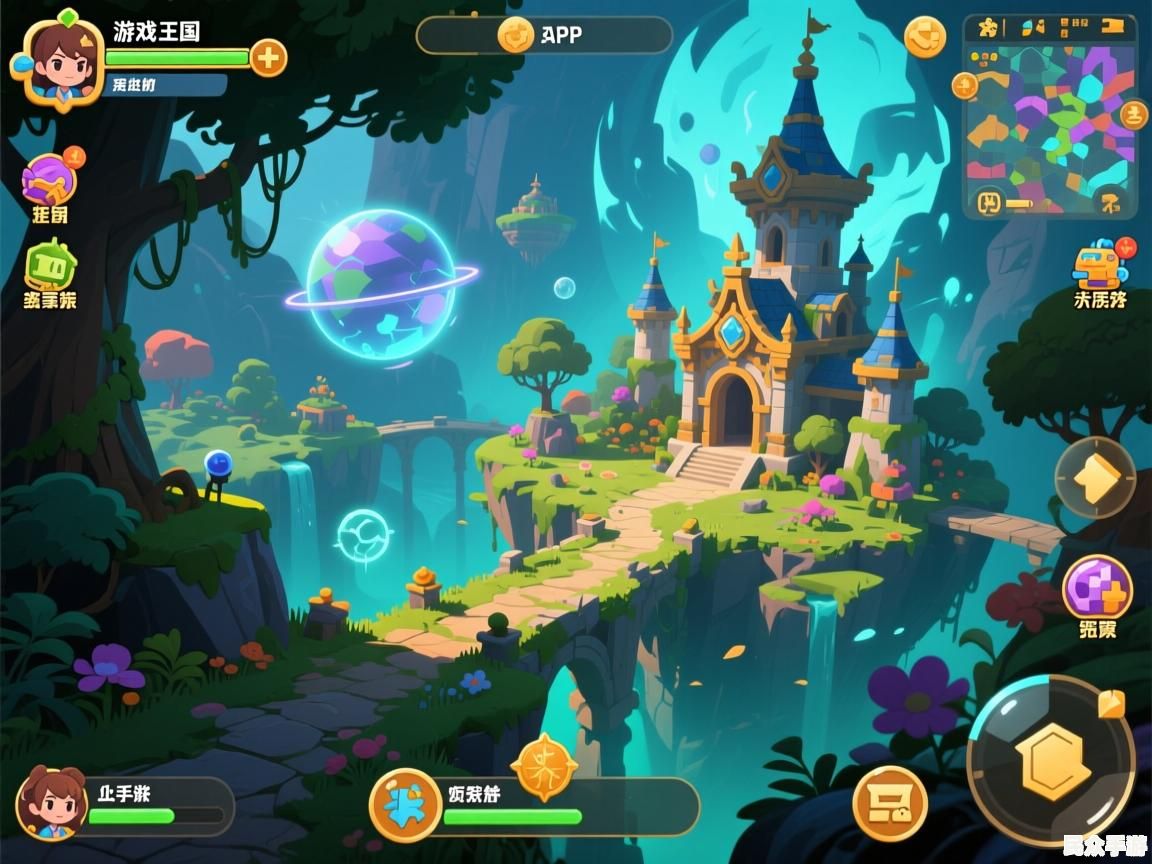Click the small orange button on minimap's left edge
Screen dimensions: 1152x864
click(x=965, y=86)
